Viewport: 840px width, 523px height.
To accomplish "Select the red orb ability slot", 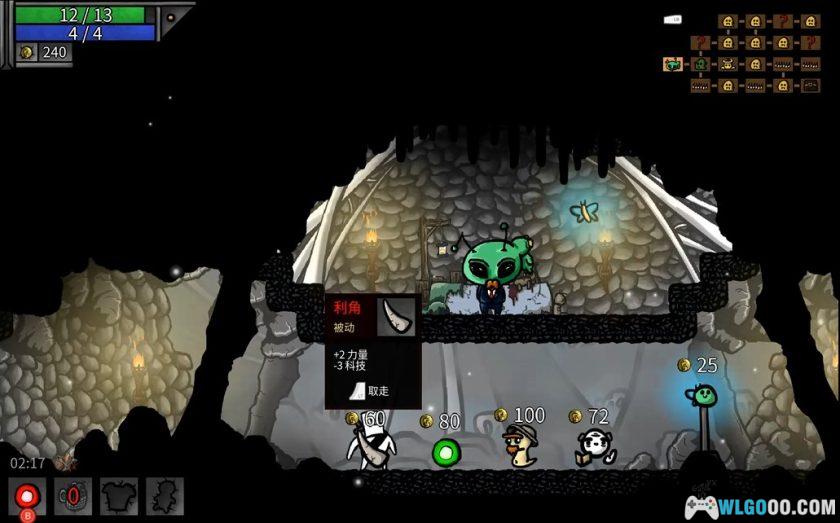I will [x=27, y=496].
